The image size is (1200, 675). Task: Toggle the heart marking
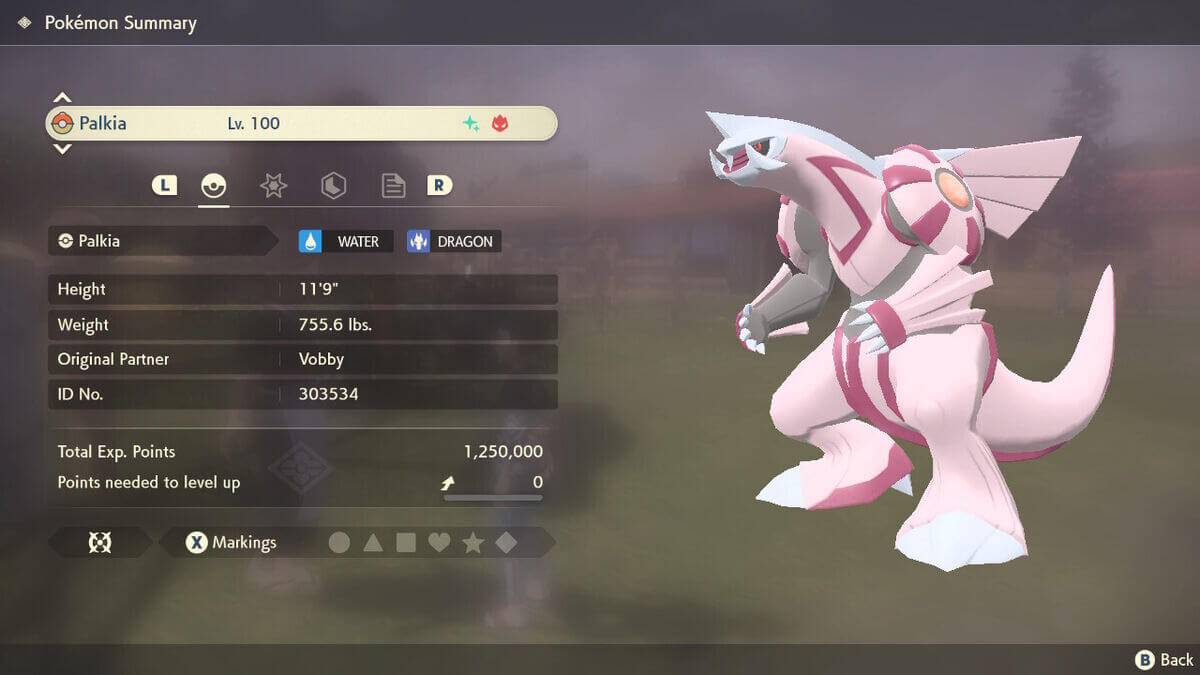coord(439,543)
